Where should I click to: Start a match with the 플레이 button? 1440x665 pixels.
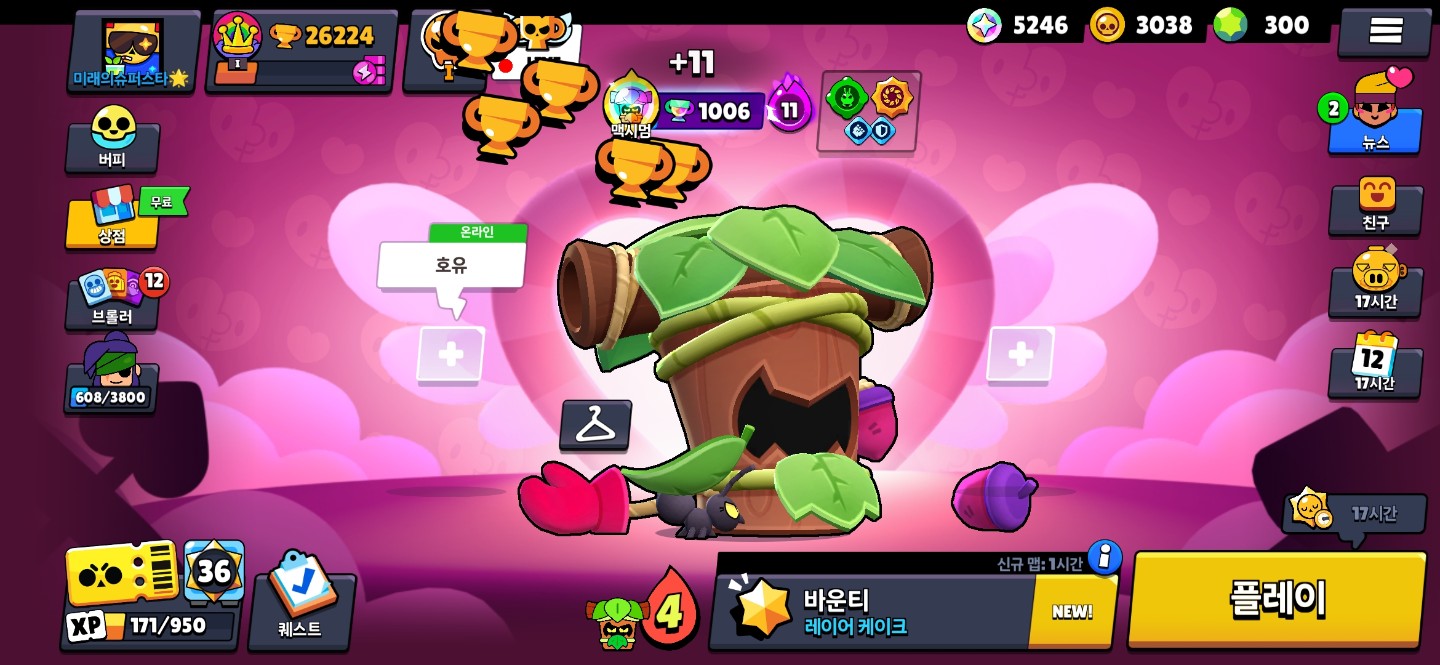[1277, 600]
